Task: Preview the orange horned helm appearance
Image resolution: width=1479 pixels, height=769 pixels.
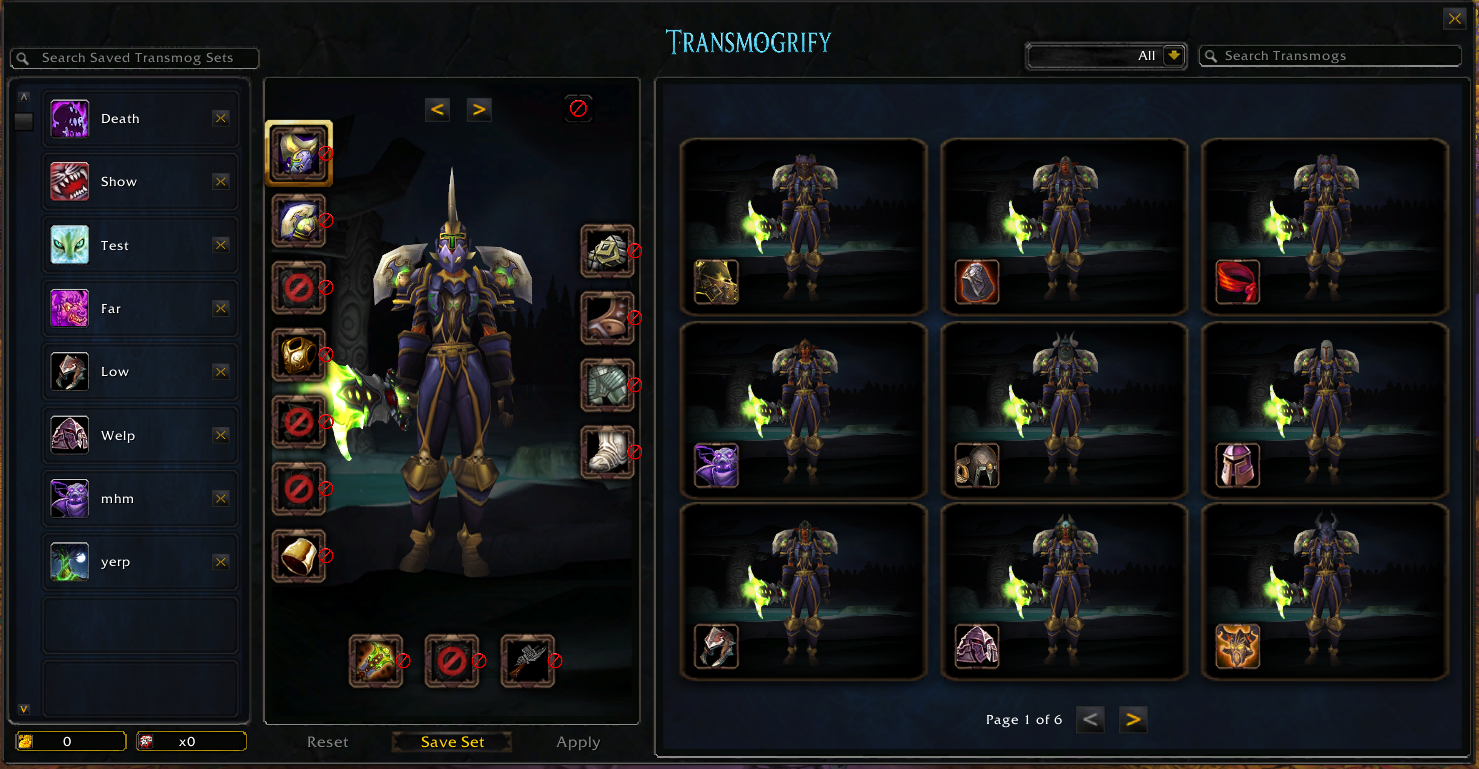Action: click(x=1237, y=646)
